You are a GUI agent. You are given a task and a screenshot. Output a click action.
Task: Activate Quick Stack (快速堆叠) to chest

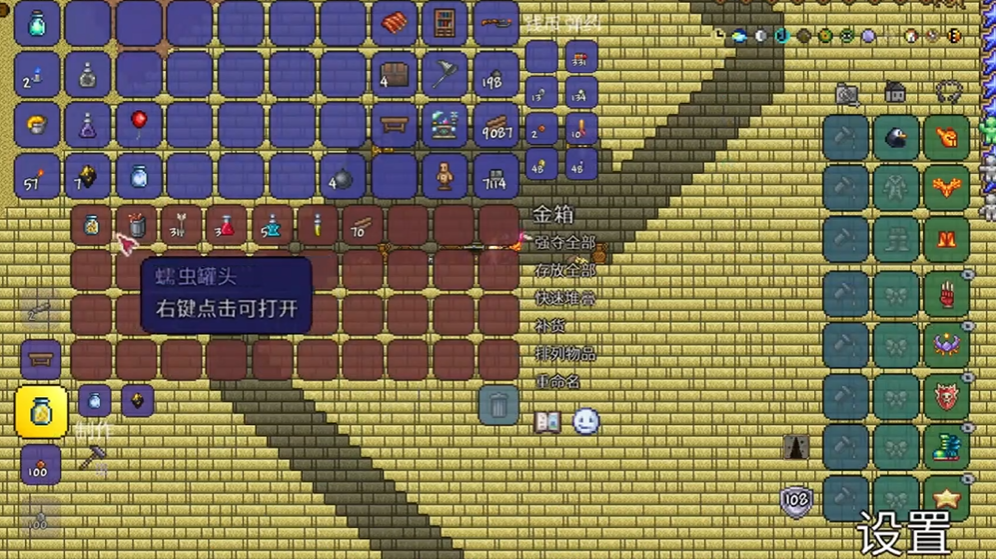pos(565,298)
